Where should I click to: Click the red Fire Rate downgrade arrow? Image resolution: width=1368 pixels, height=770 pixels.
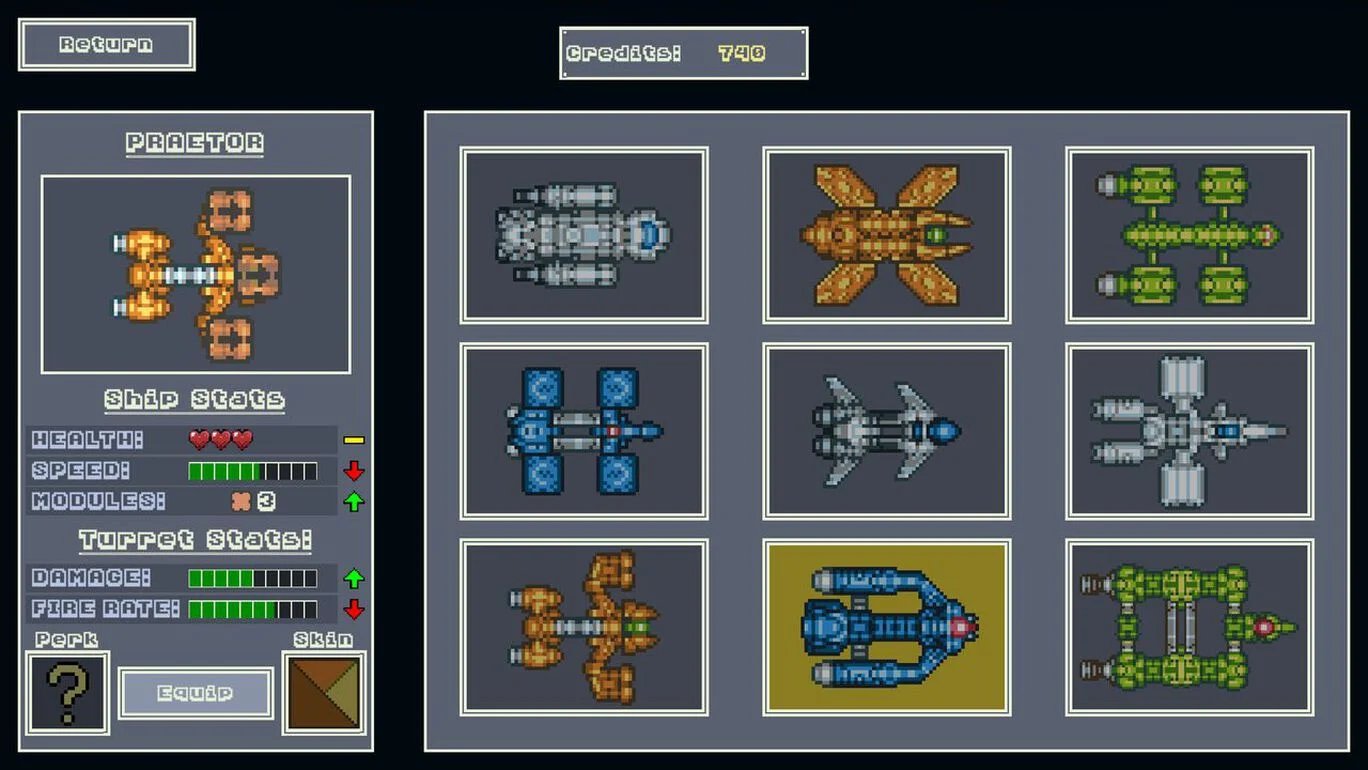[356, 607]
